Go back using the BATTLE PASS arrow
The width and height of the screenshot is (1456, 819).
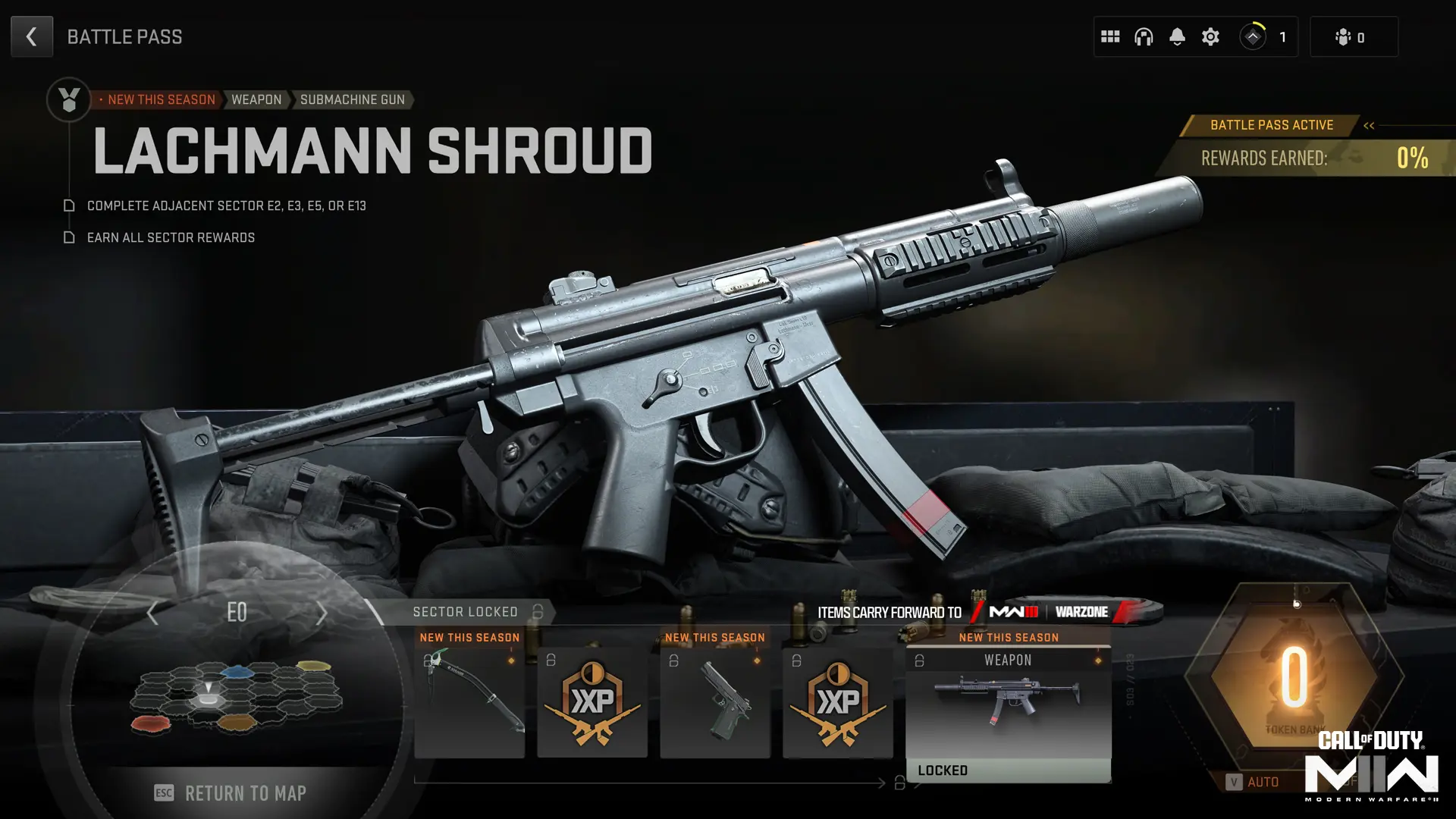[32, 36]
